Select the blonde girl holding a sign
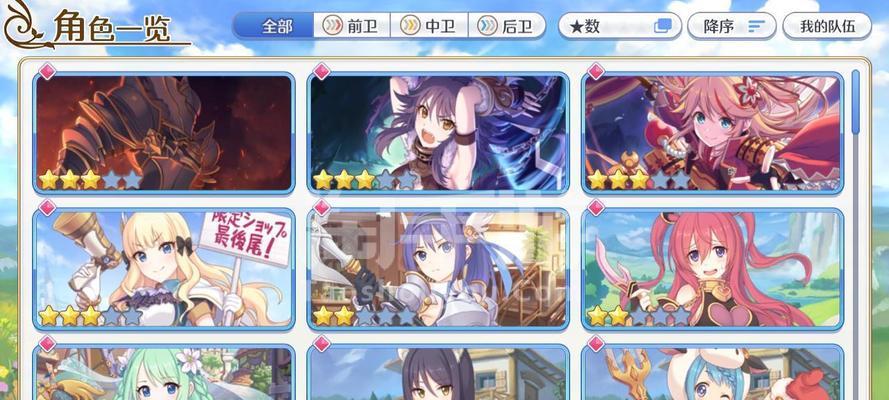Screen dimensions: 889x400 point(165,268)
